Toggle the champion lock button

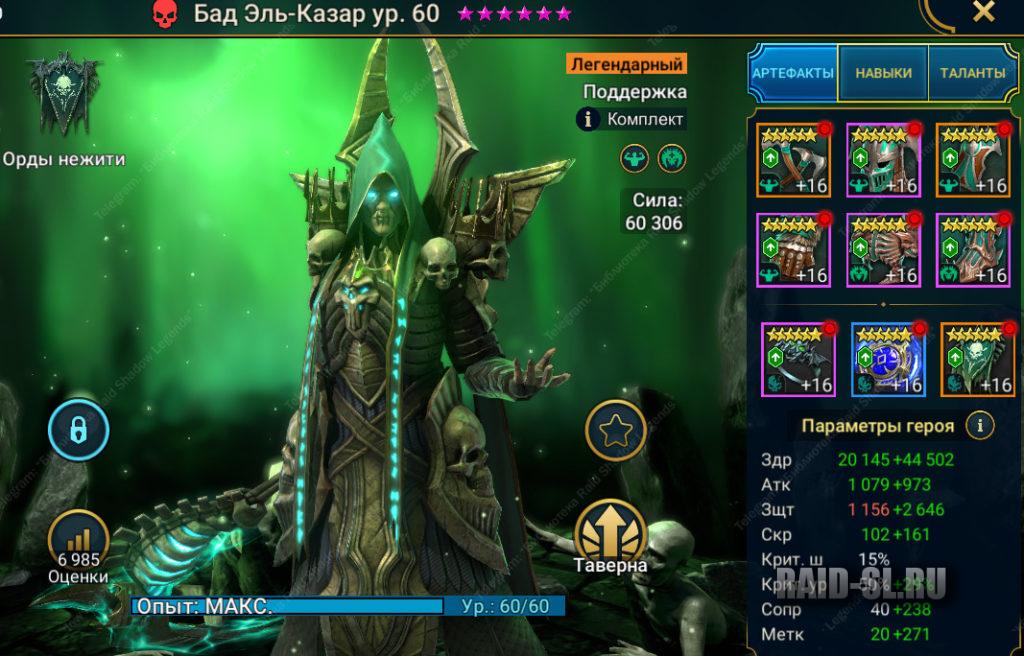(78, 430)
